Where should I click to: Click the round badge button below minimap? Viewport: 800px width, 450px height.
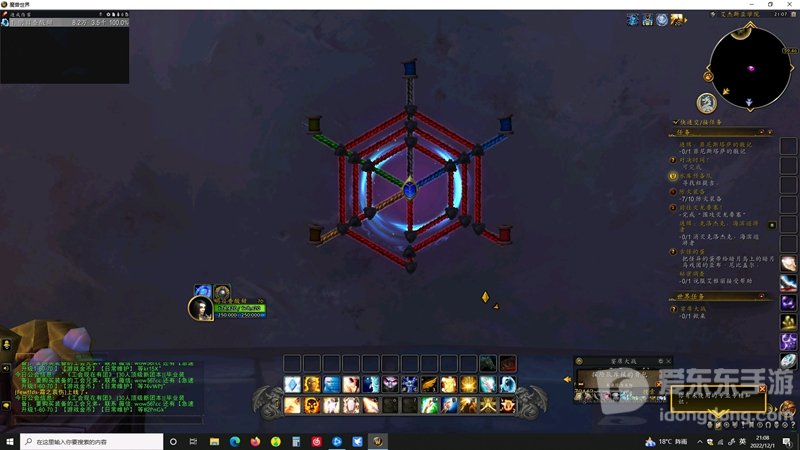point(707,102)
